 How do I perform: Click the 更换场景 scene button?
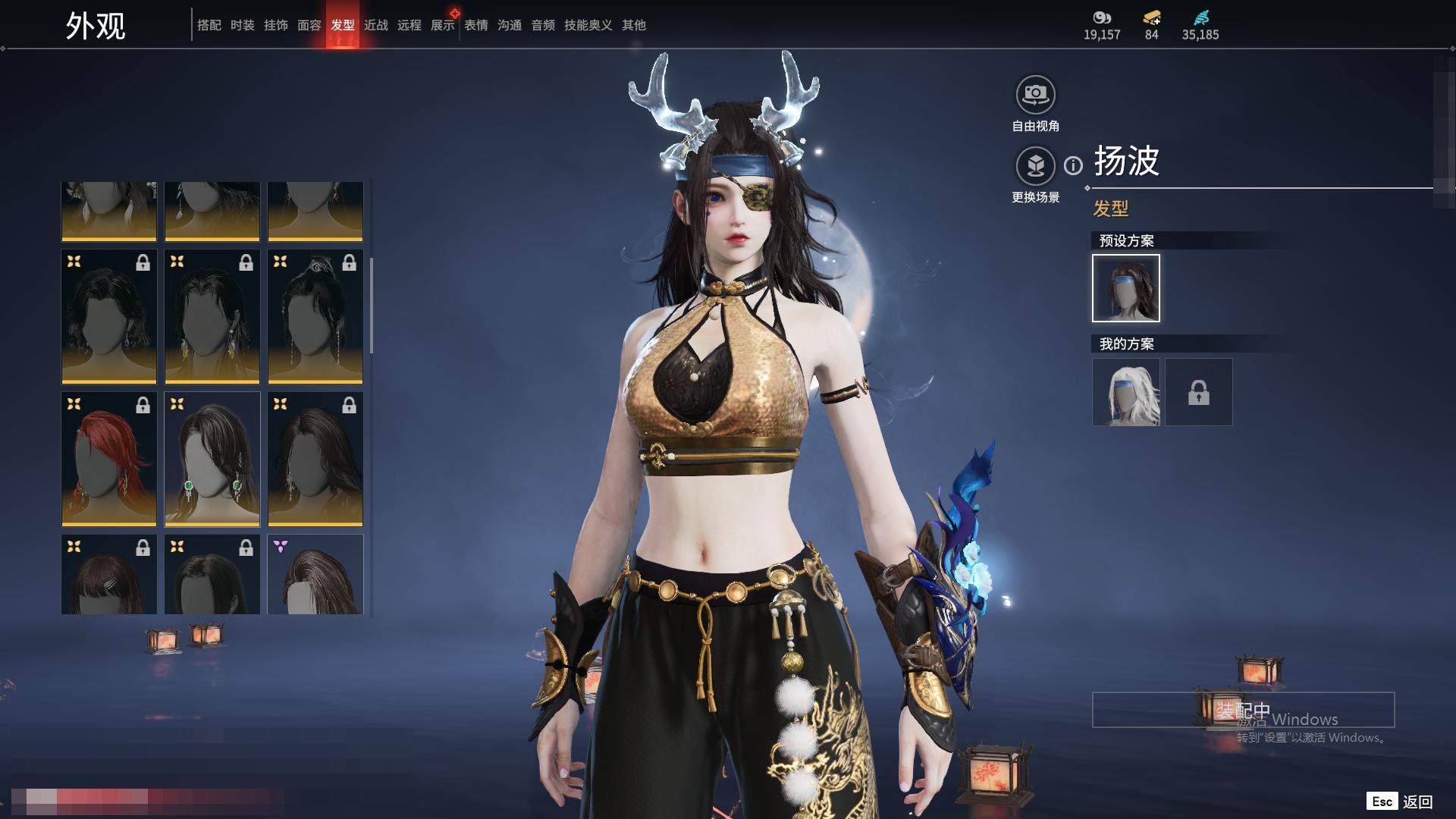(1035, 166)
